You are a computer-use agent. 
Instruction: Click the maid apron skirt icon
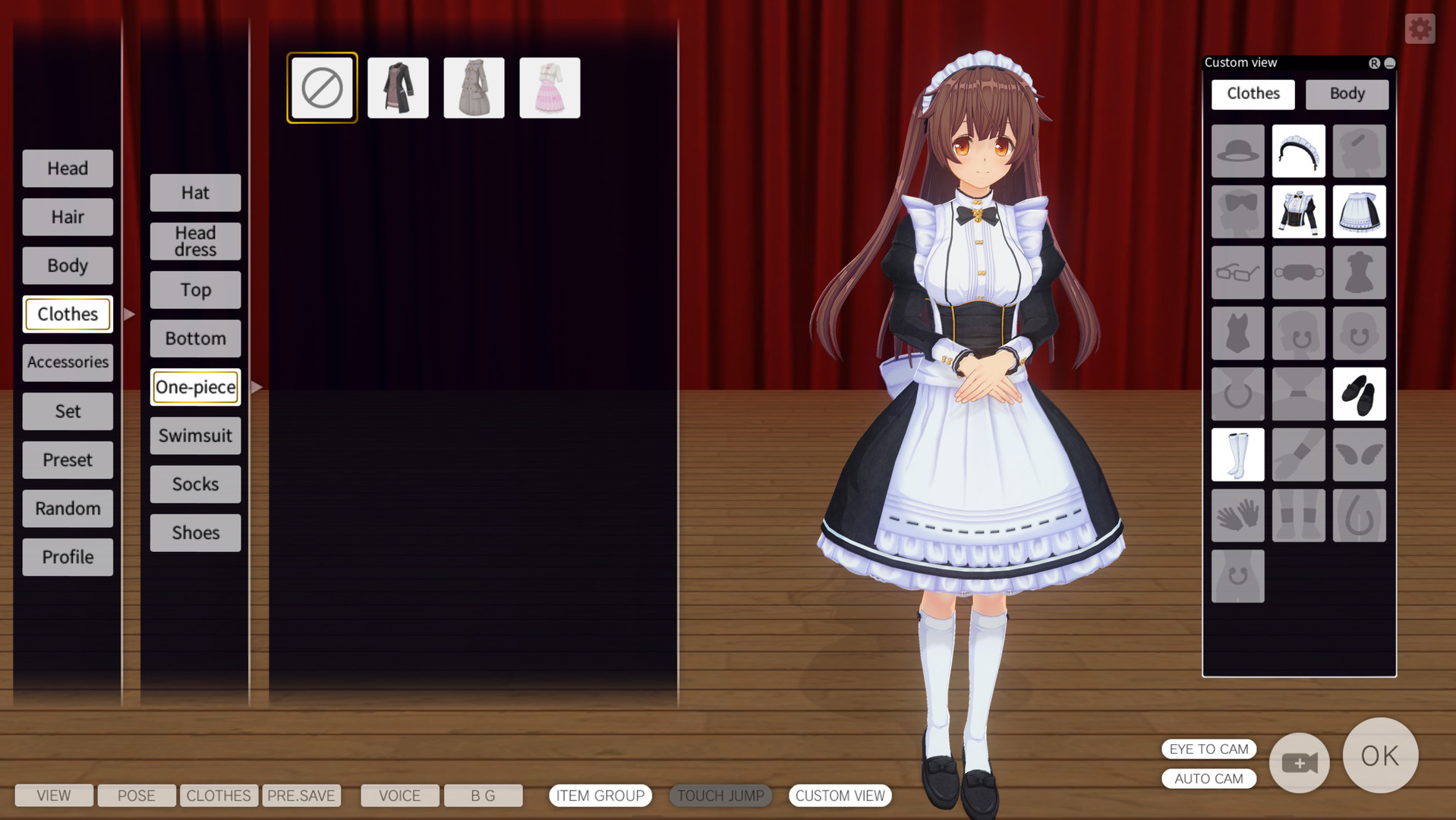(1358, 211)
